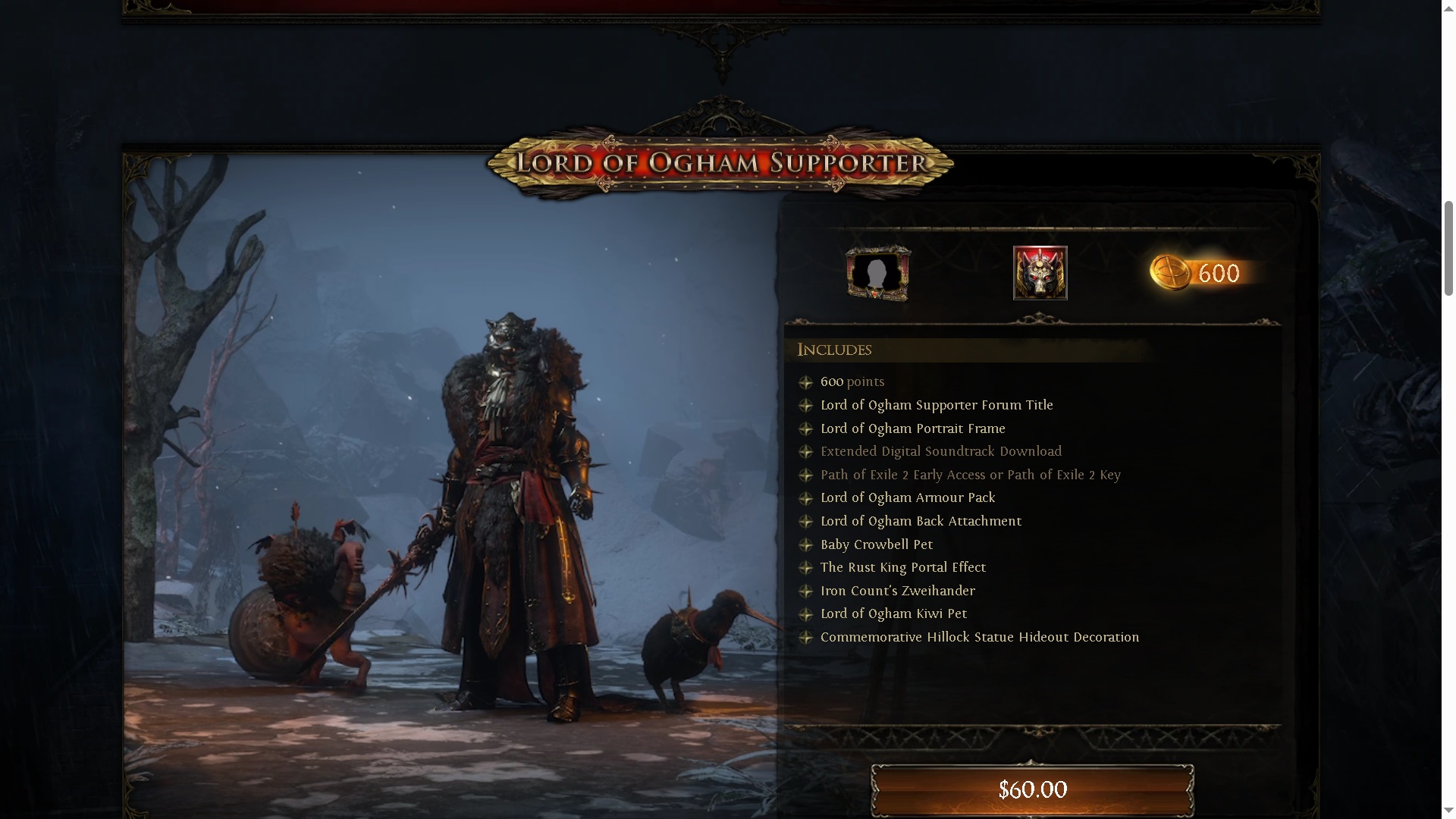
Task: Select Path of Exile 2 Early Access entry
Action: click(x=970, y=475)
